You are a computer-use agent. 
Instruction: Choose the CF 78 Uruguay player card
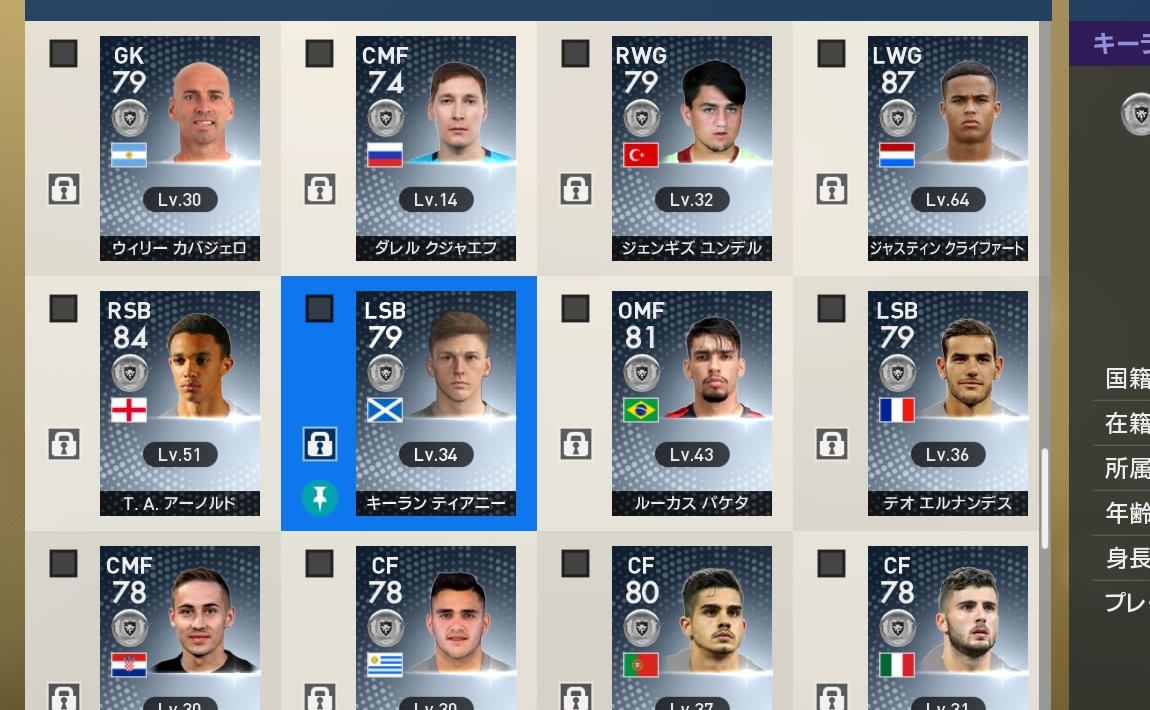coord(436,627)
